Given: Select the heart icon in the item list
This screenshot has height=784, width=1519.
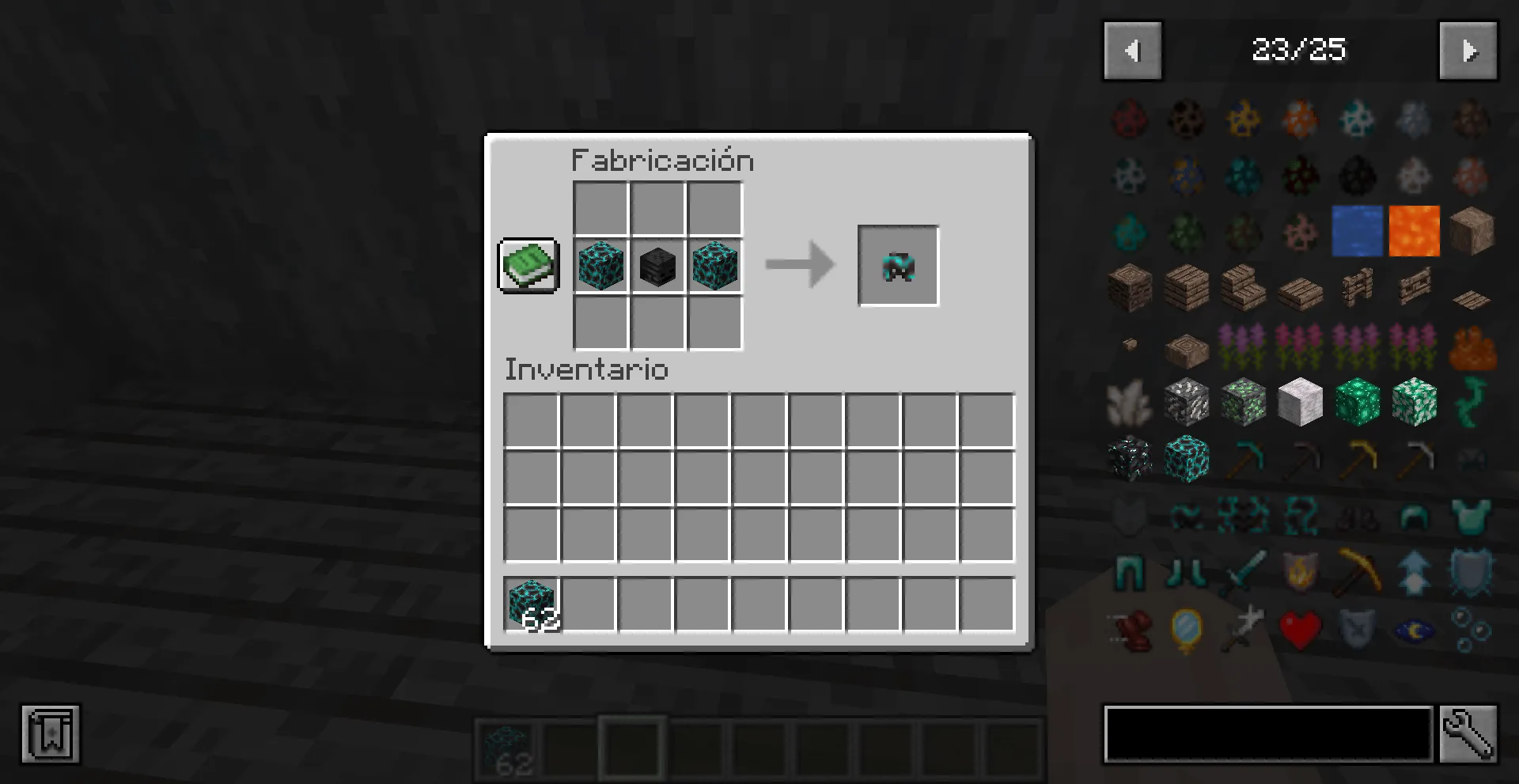Looking at the screenshot, I should coord(1299,628).
